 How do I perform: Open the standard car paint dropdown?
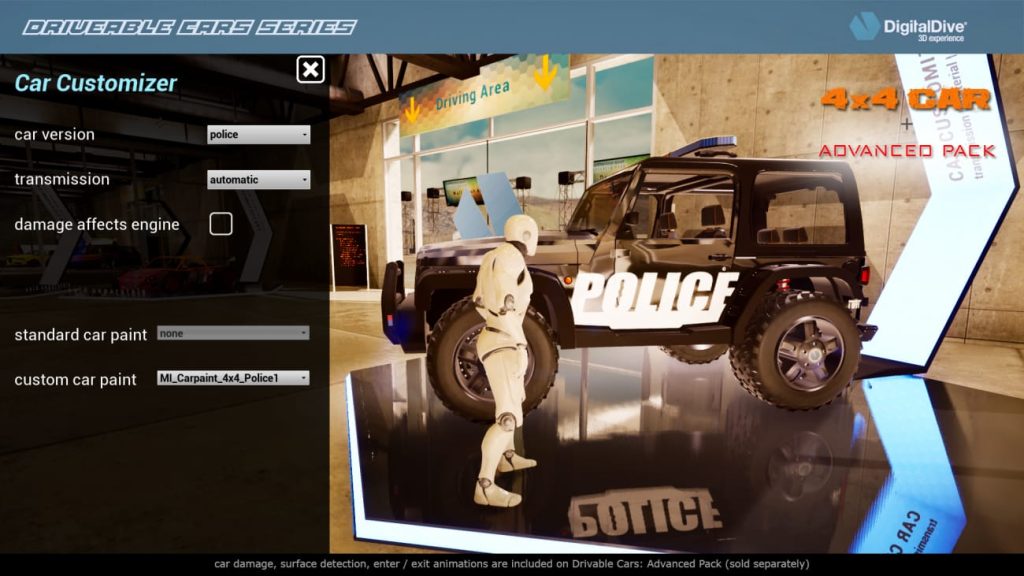tap(233, 334)
